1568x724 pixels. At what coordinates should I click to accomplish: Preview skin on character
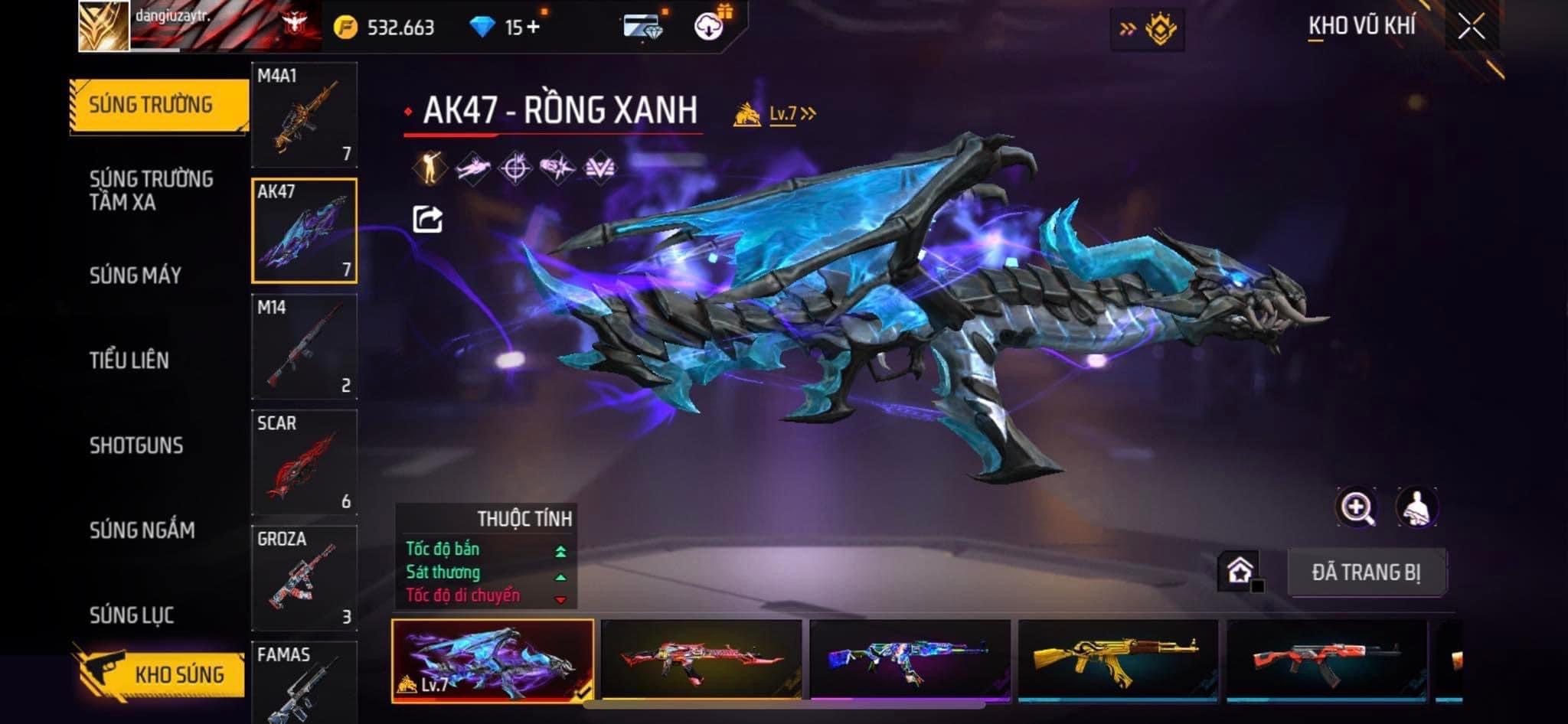tap(1416, 507)
